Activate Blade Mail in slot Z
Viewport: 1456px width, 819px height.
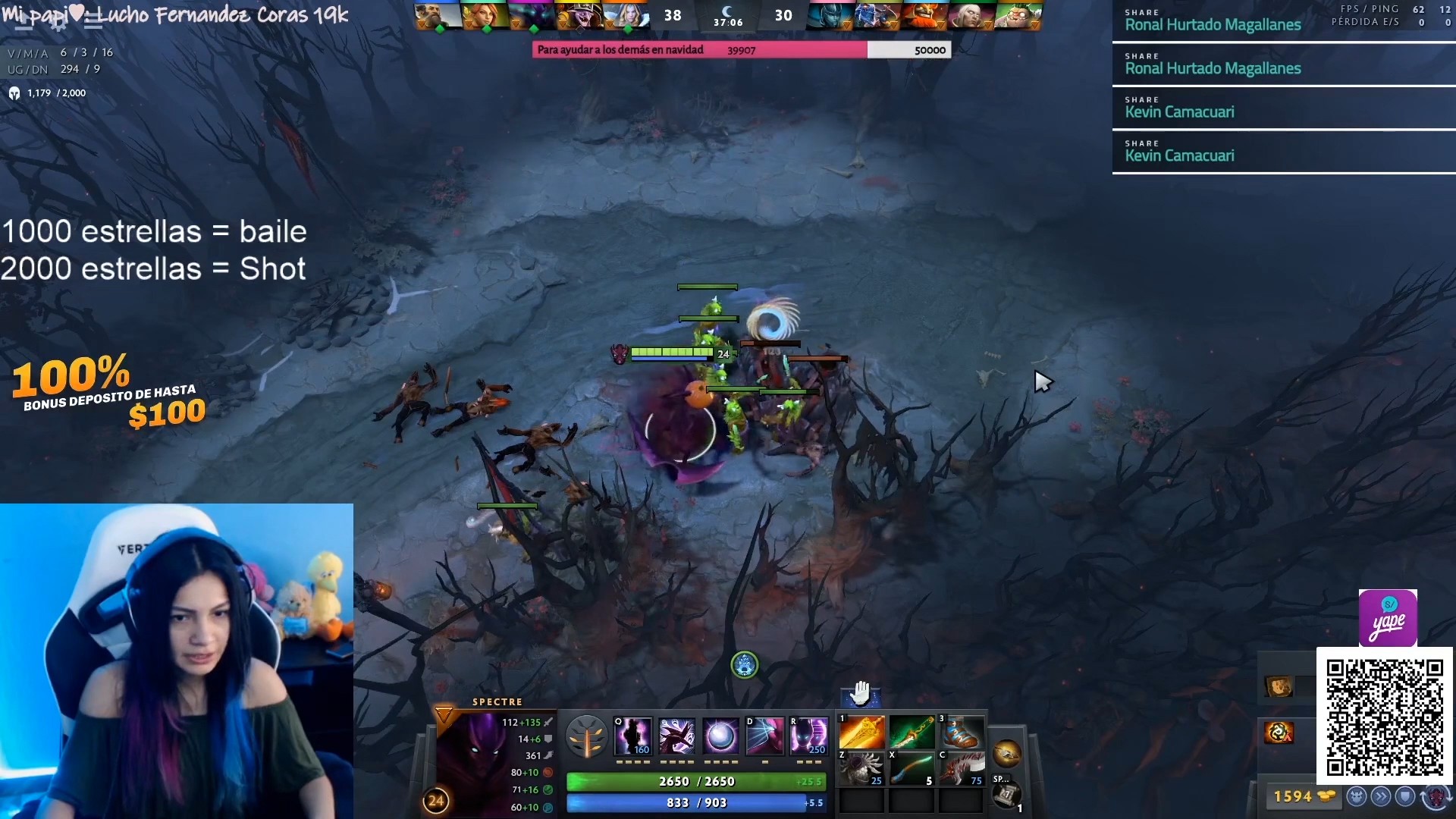pos(861,768)
